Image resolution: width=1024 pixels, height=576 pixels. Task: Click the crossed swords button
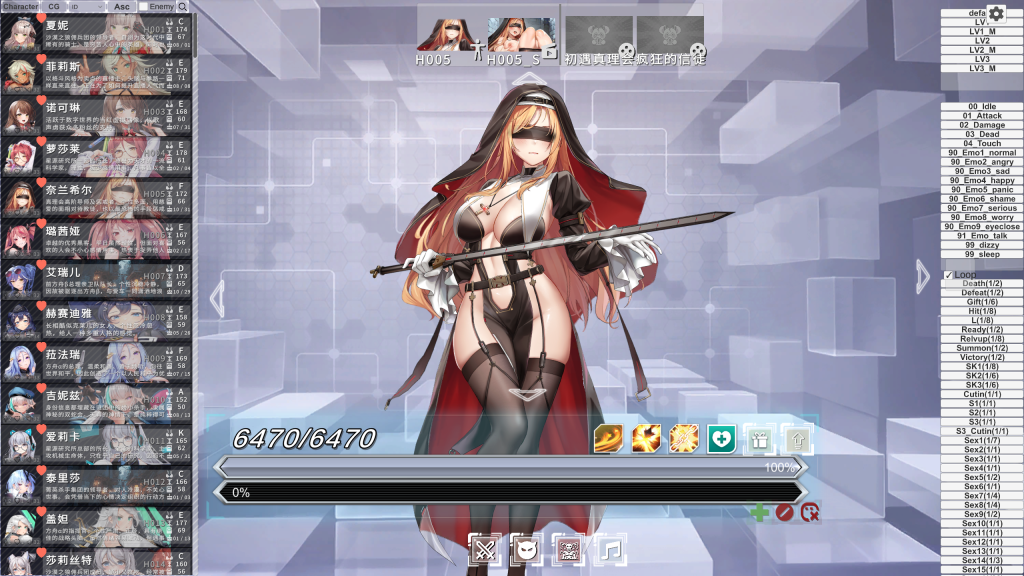pos(485,548)
